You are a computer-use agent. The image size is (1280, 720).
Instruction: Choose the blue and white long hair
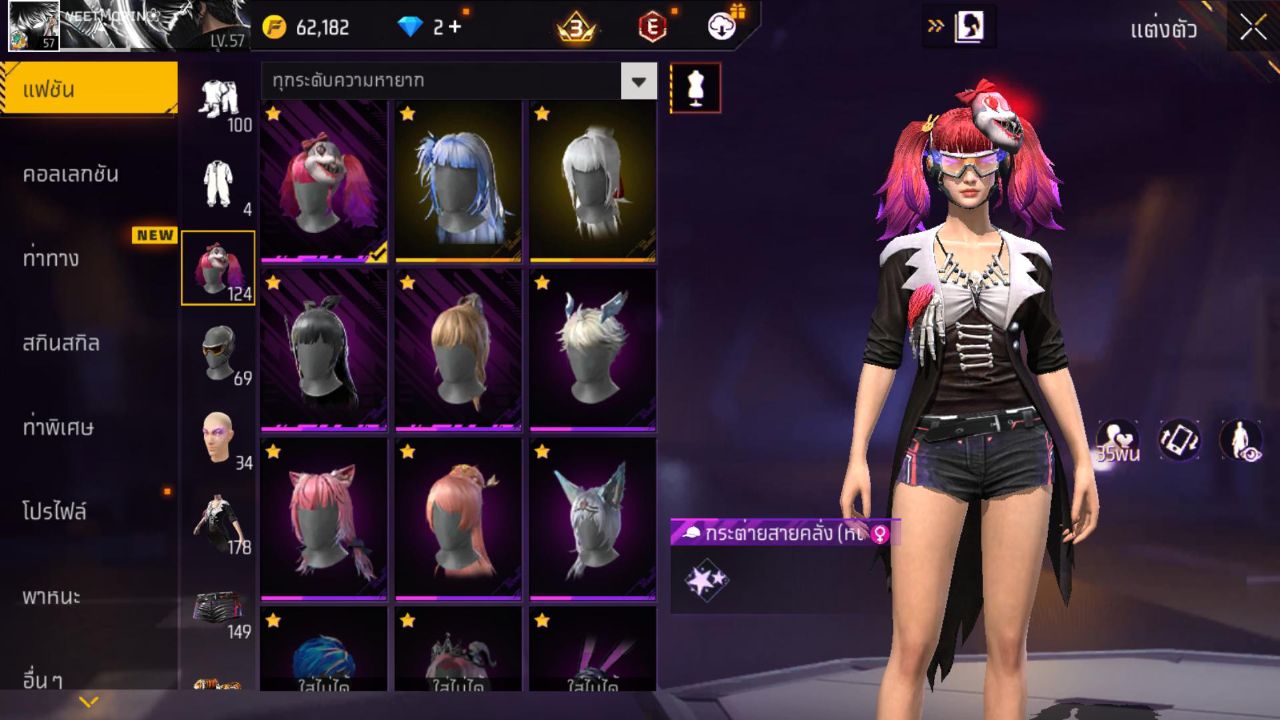[458, 181]
